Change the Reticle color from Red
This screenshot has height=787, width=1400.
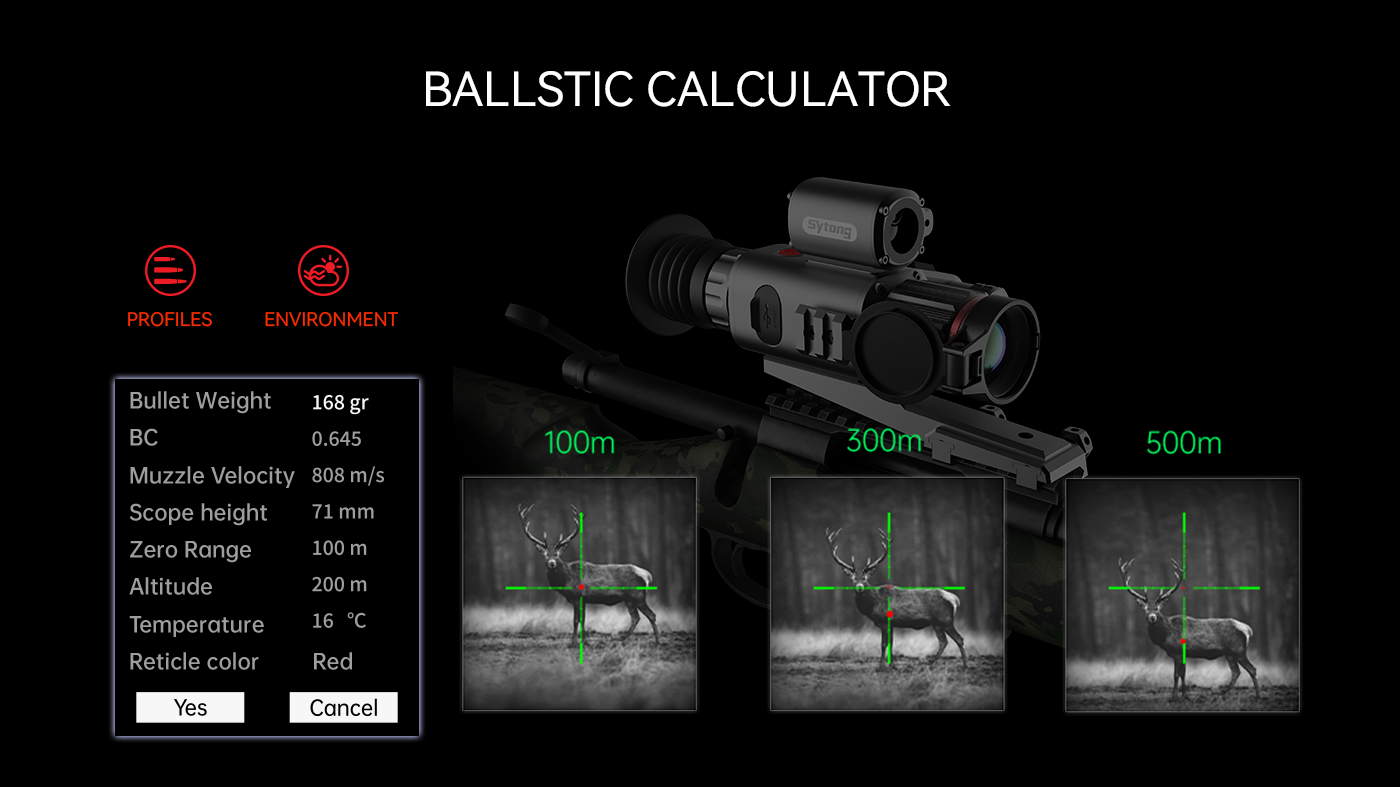coord(333,661)
